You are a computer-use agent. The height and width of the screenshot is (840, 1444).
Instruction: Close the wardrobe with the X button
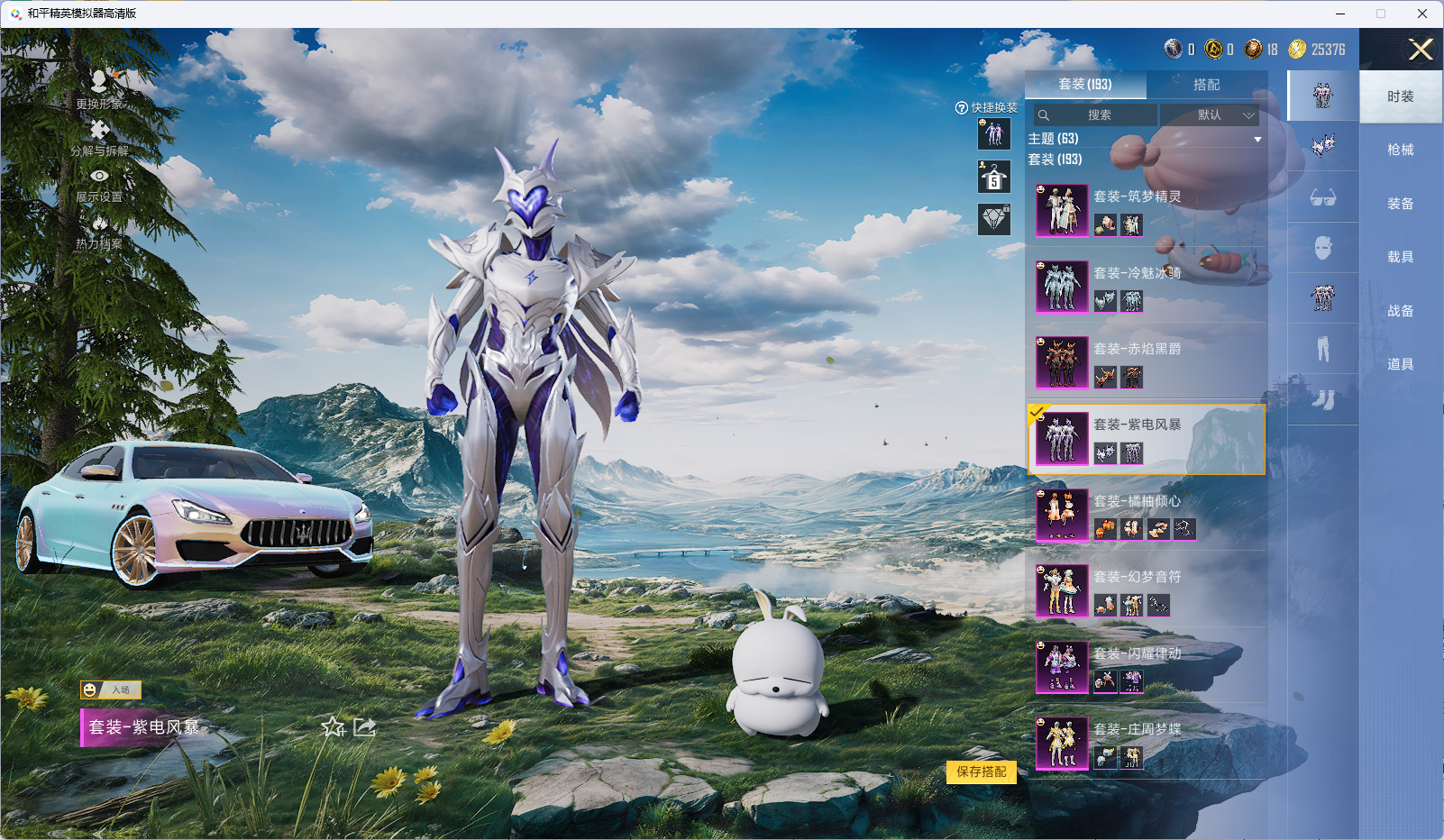[1421, 50]
